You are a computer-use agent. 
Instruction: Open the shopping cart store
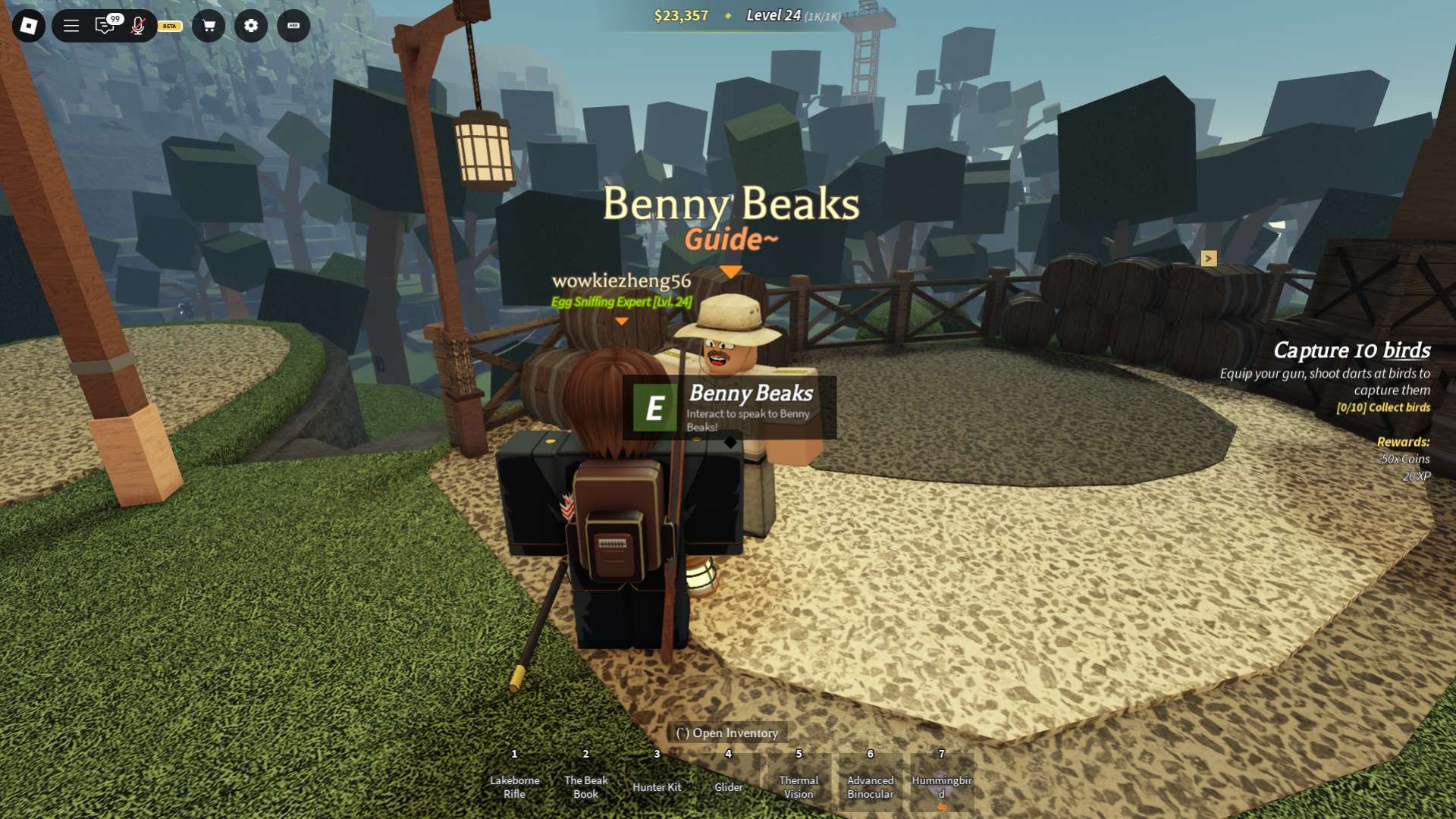(x=209, y=27)
